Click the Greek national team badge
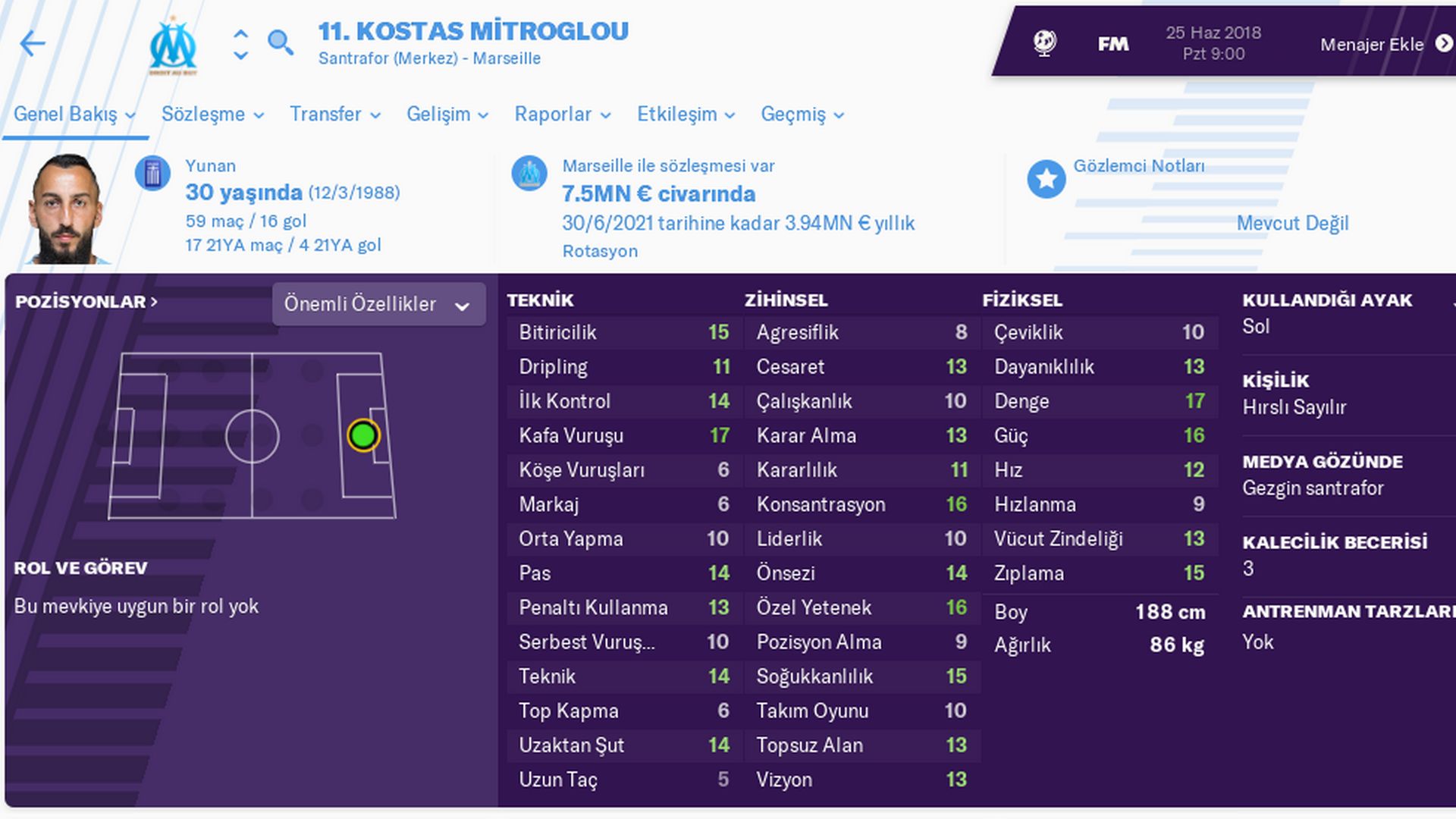Image resolution: width=1456 pixels, height=819 pixels. click(152, 174)
